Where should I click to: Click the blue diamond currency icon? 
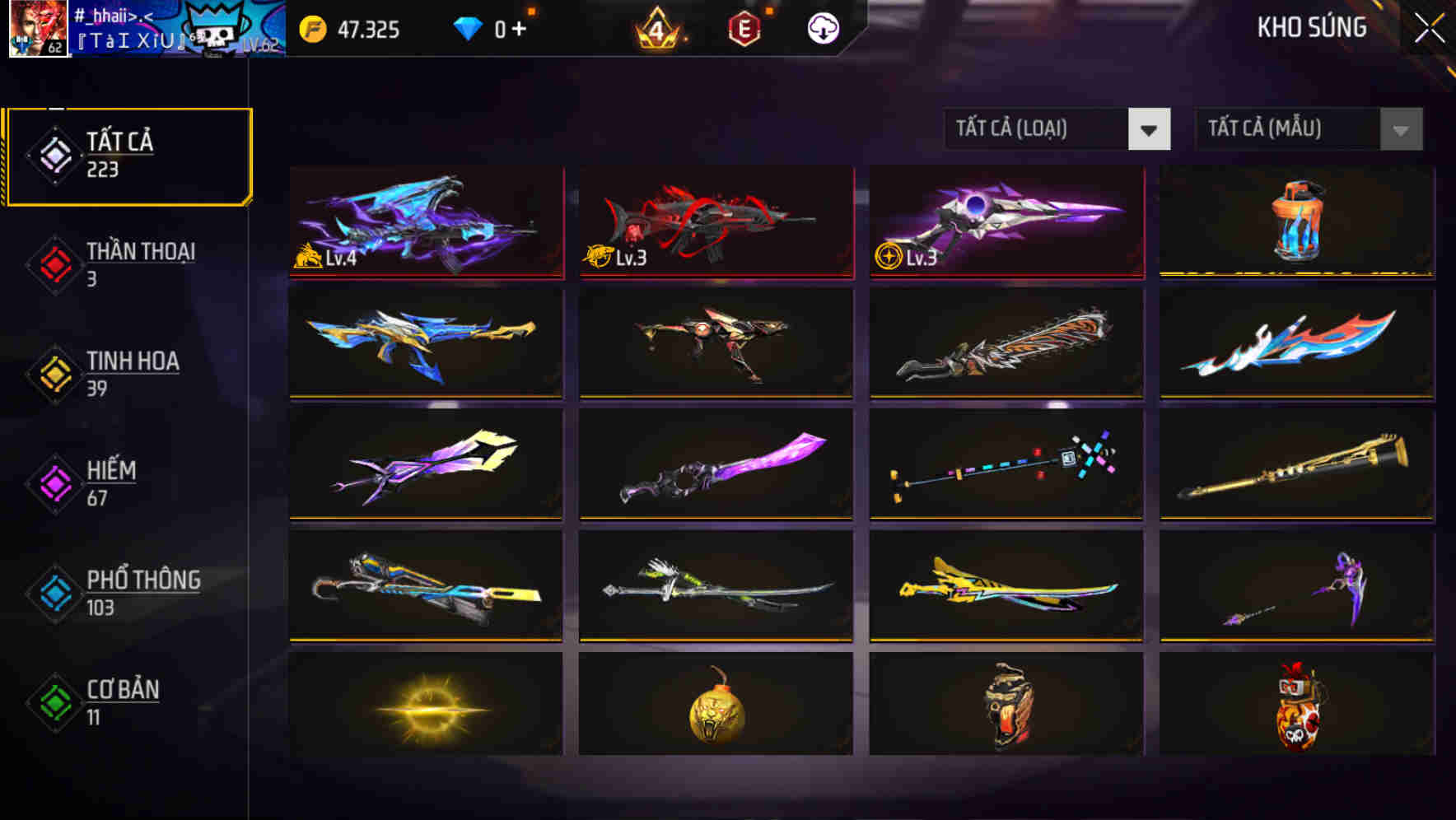pyautogui.click(x=469, y=27)
